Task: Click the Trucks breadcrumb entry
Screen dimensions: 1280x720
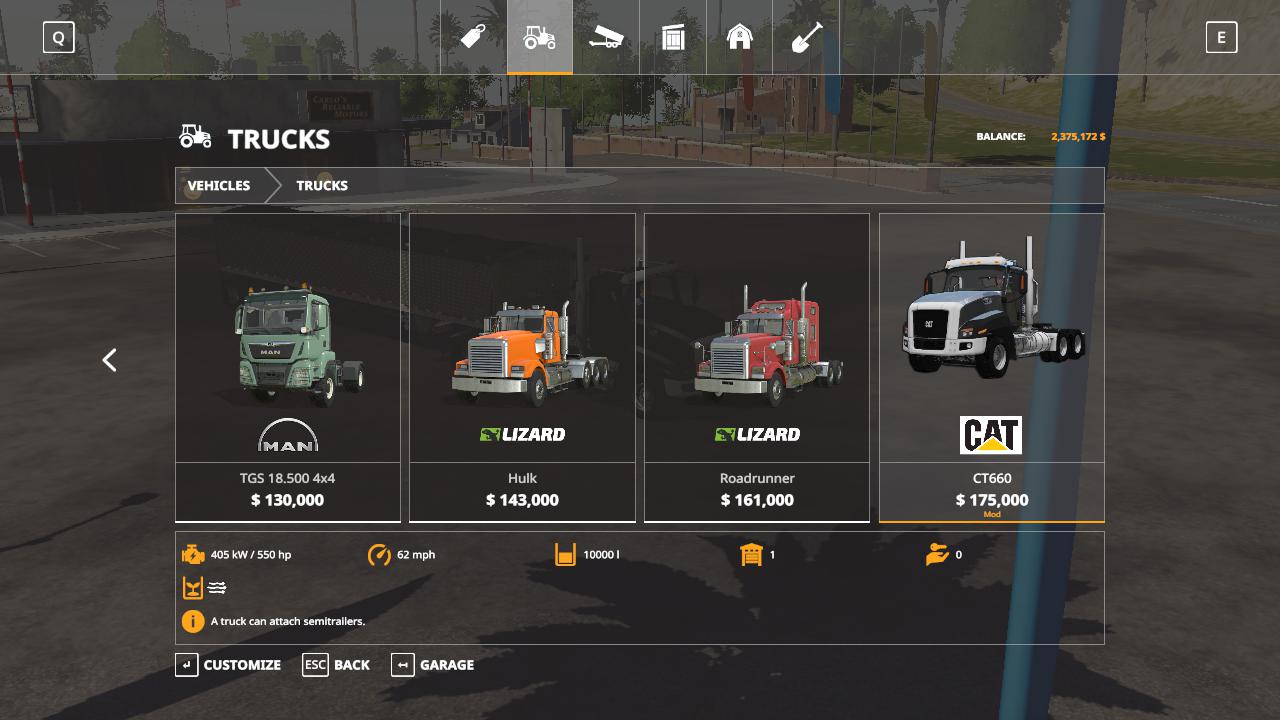Action: coord(322,186)
